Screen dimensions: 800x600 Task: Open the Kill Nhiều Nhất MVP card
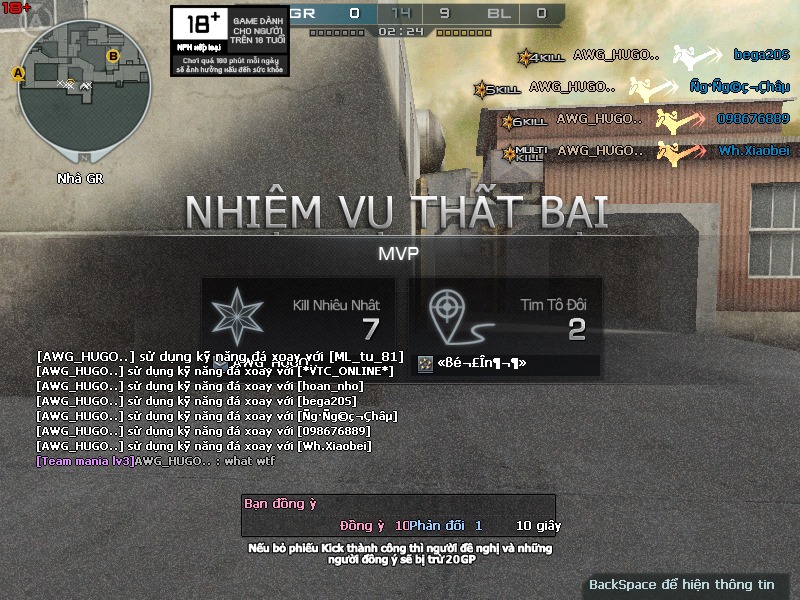pyautogui.click(x=298, y=317)
